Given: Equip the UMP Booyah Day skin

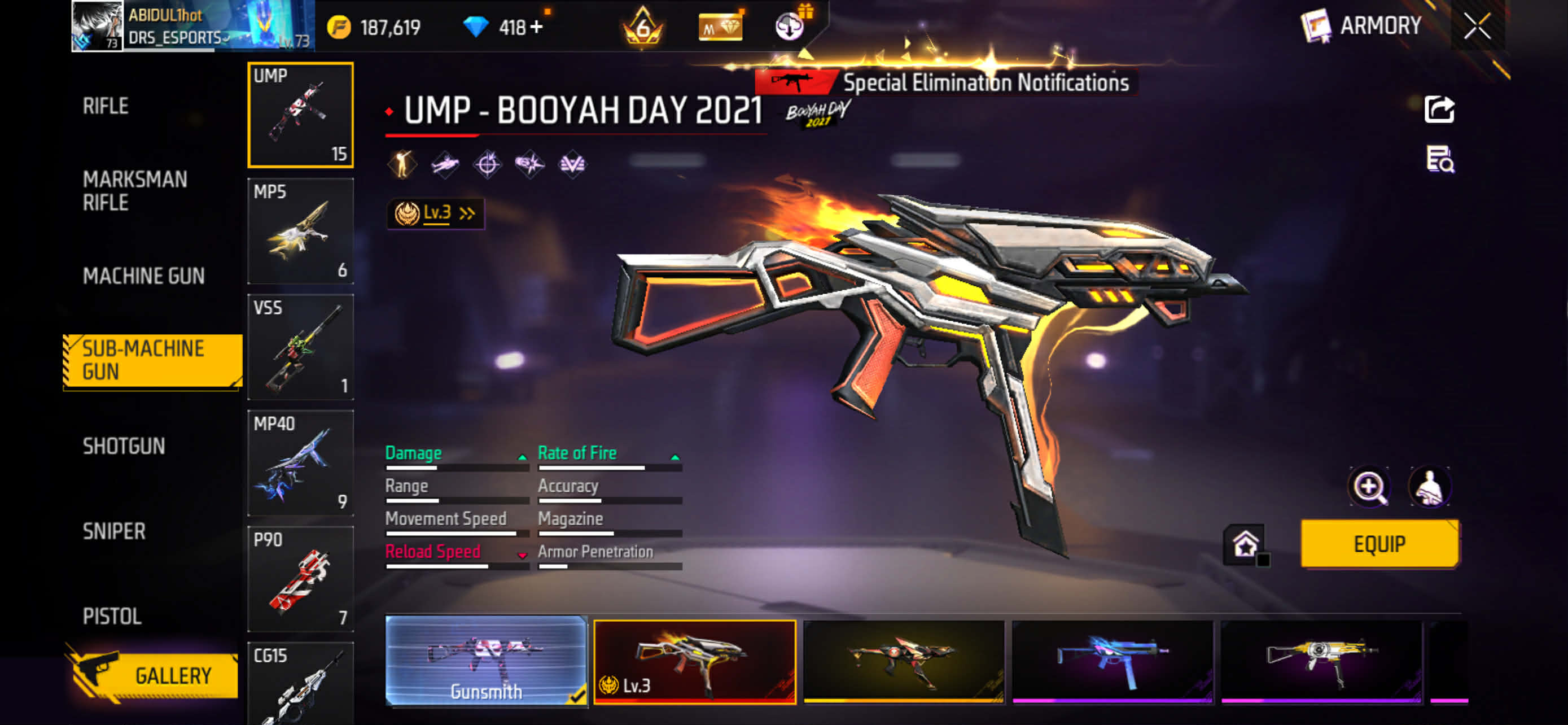Looking at the screenshot, I should coord(1379,544).
